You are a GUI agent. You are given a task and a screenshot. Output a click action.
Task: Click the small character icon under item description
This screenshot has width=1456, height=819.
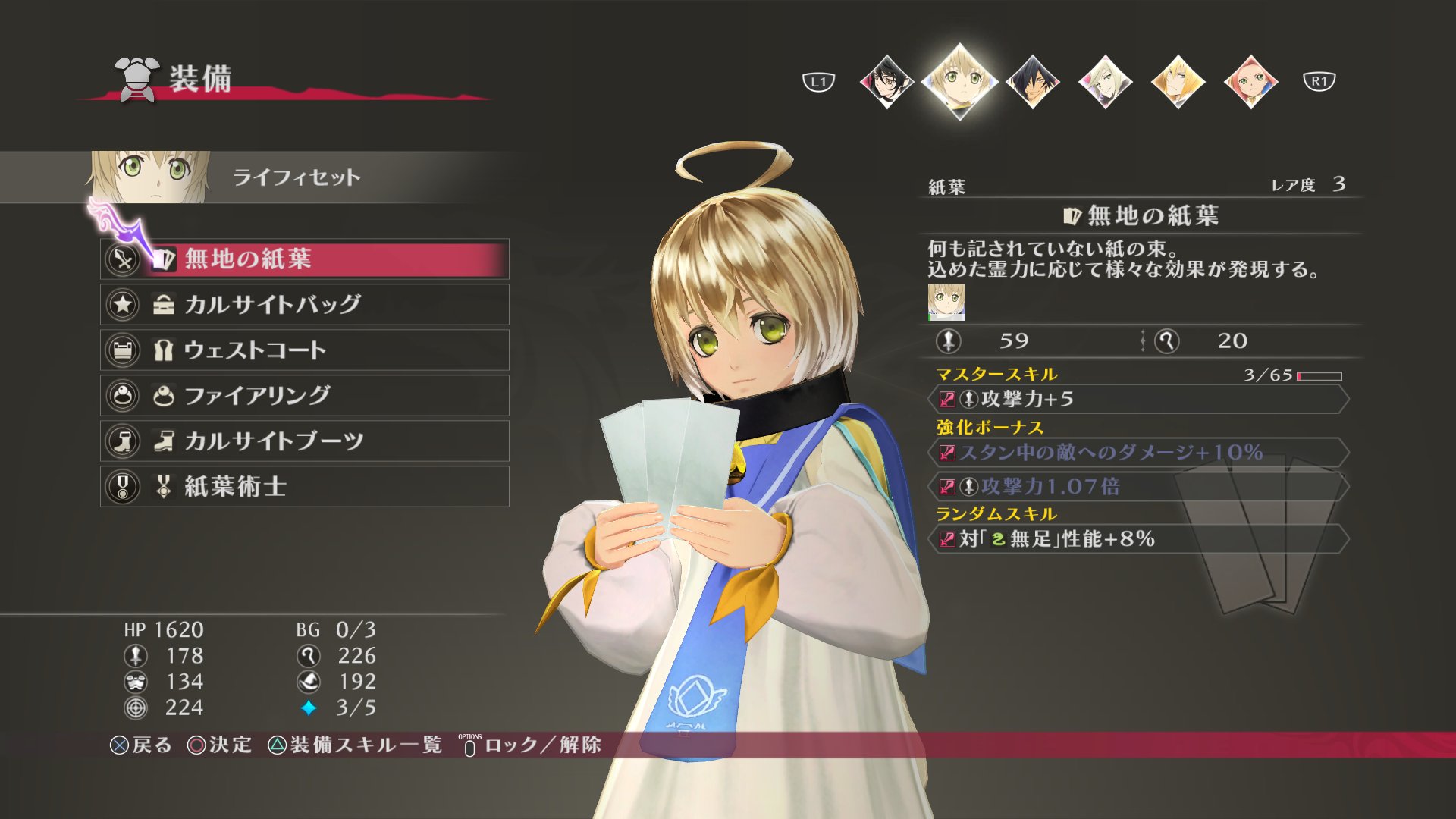point(946,302)
